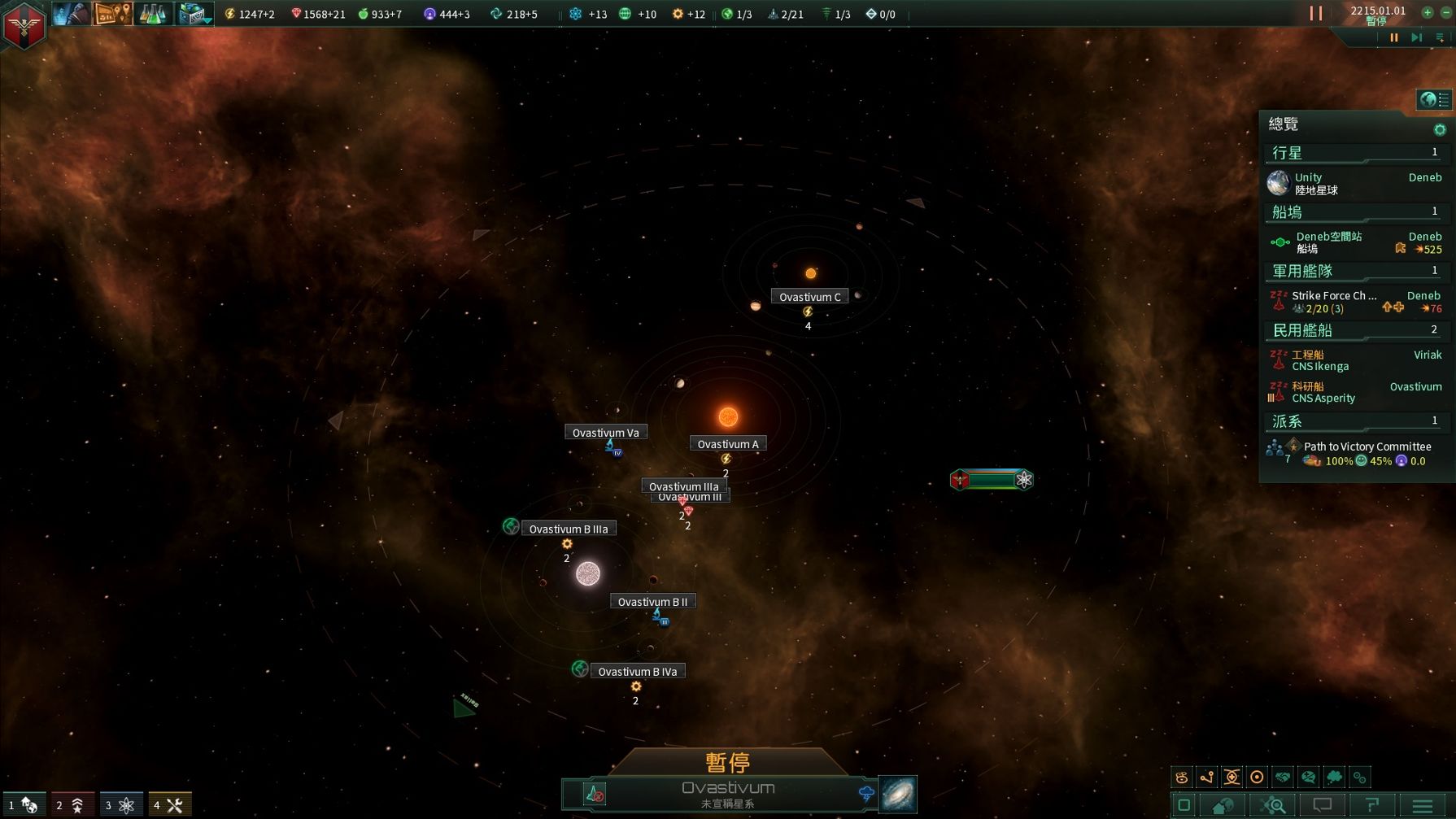Image resolution: width=1456 pixels, height=819 pixels.
Task: Open the situation log from the top-left toolbar
Action: pos(112,14)
